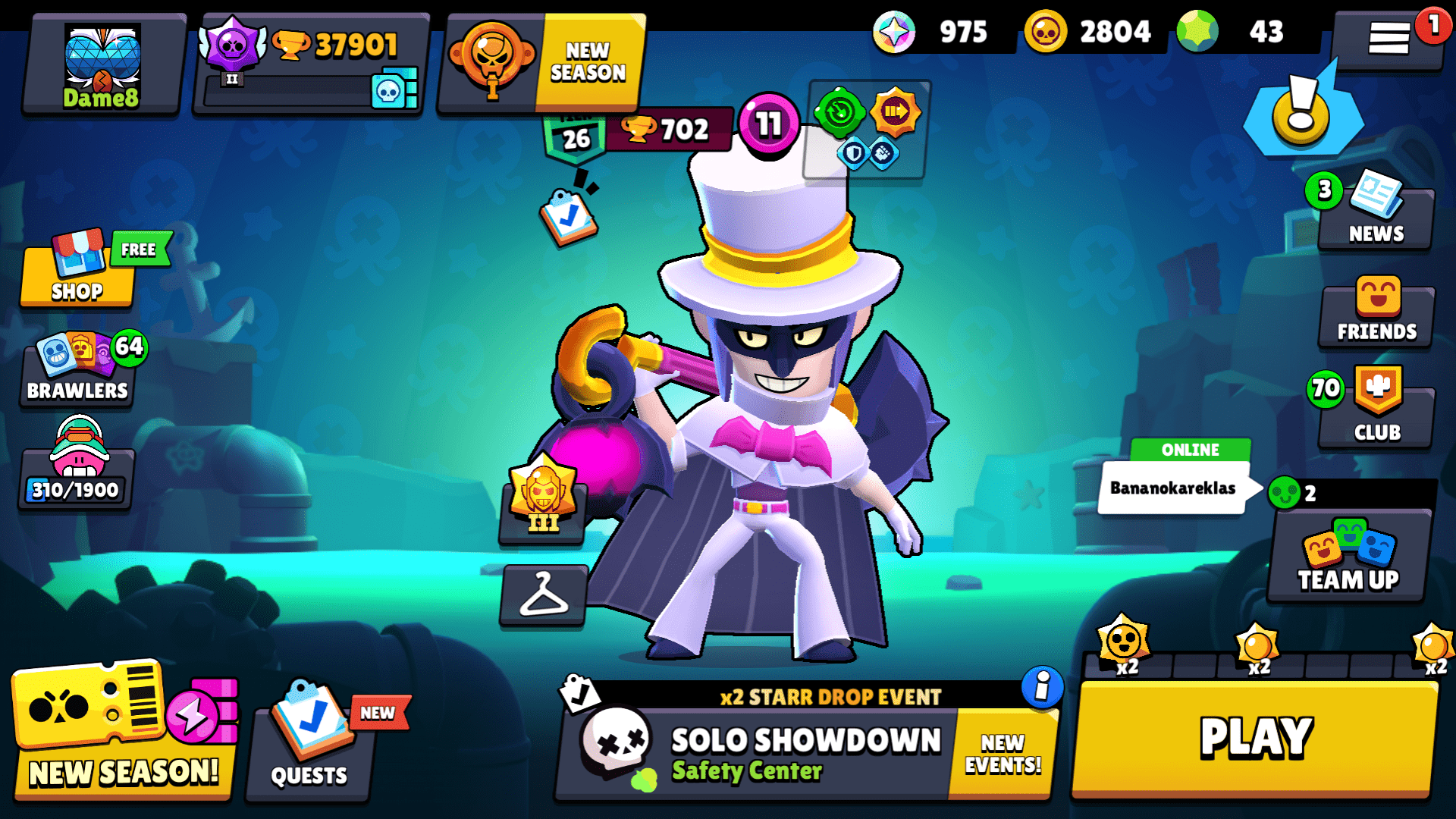This screenshot has height=819, width=1456.
Task: Open the Quests clipboard
Action: click(307, 747)
